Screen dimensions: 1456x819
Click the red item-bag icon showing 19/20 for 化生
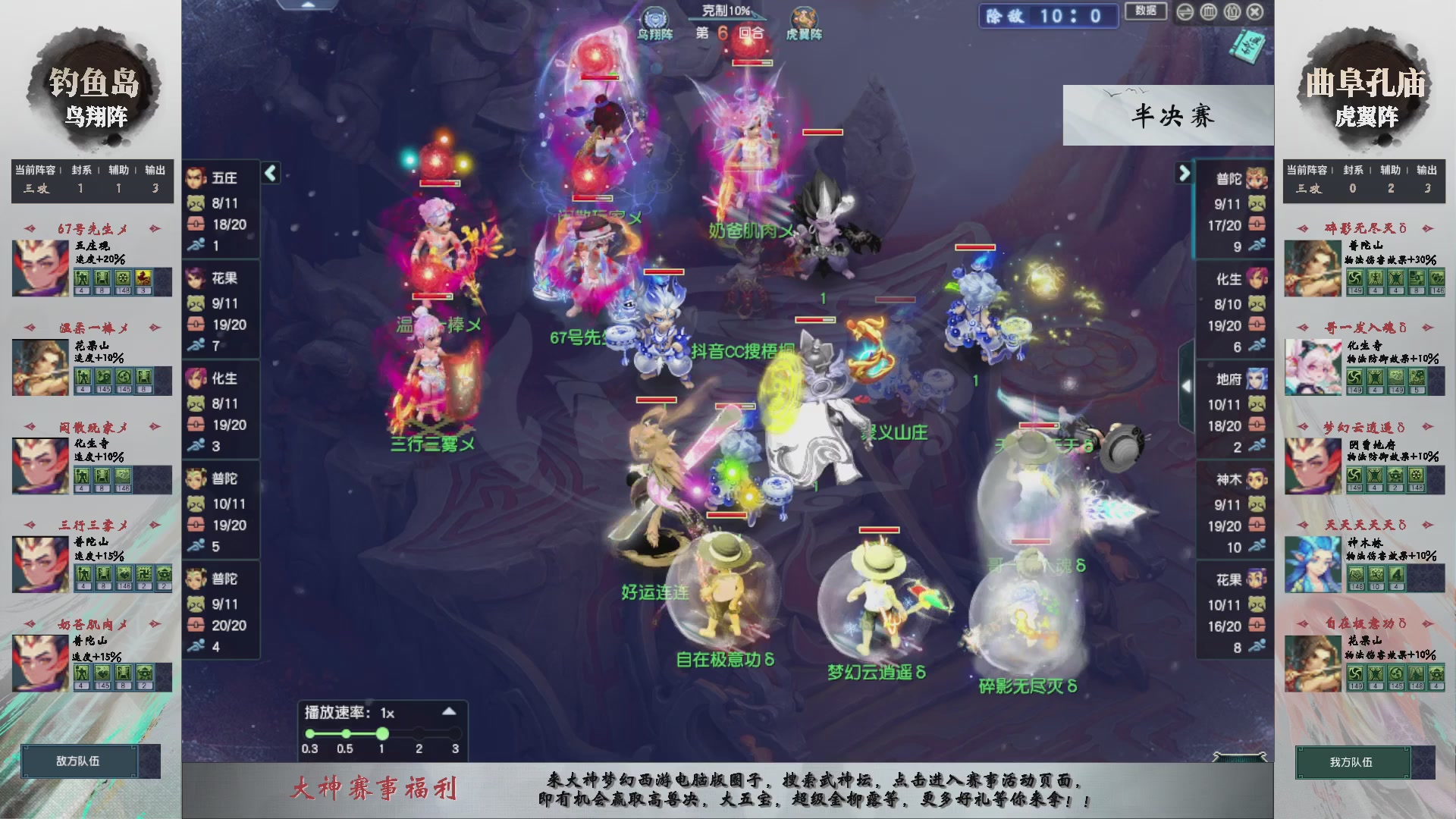[x=196, y=425]
